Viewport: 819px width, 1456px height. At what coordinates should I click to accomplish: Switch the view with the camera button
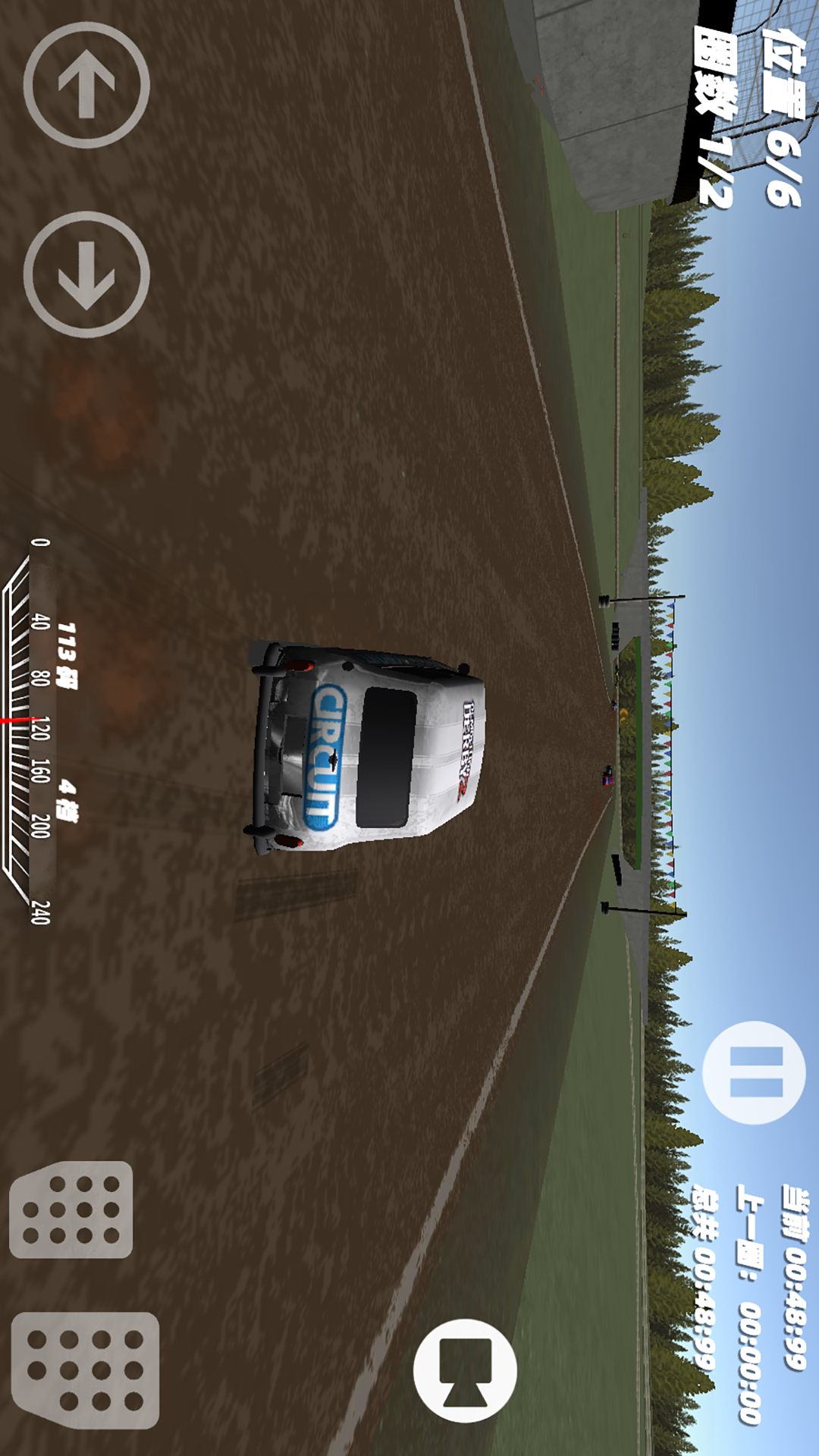(465, 1370)
